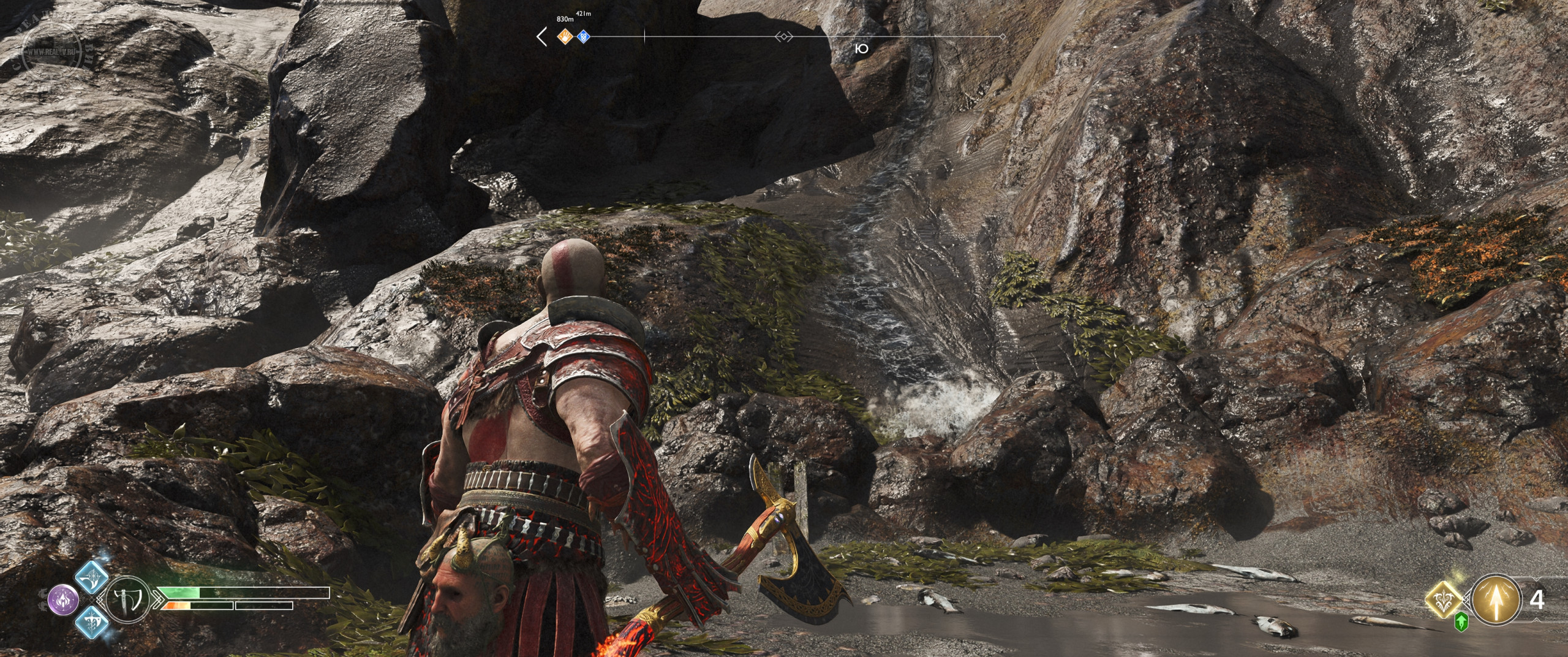Activate the purple flame rage icon
This screenshot has height=657, width=1568.
63,599
